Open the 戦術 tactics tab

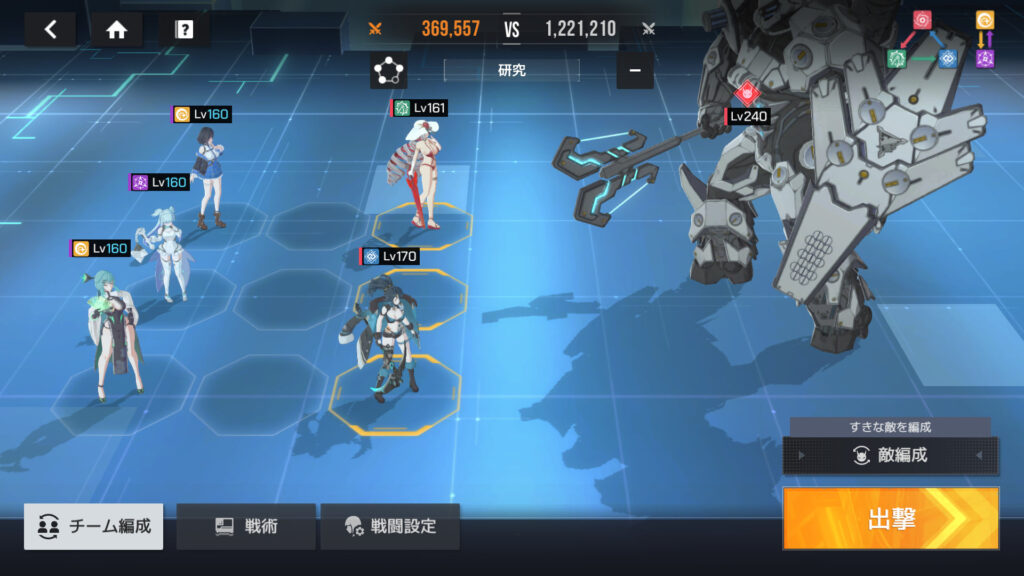[246, 526]
